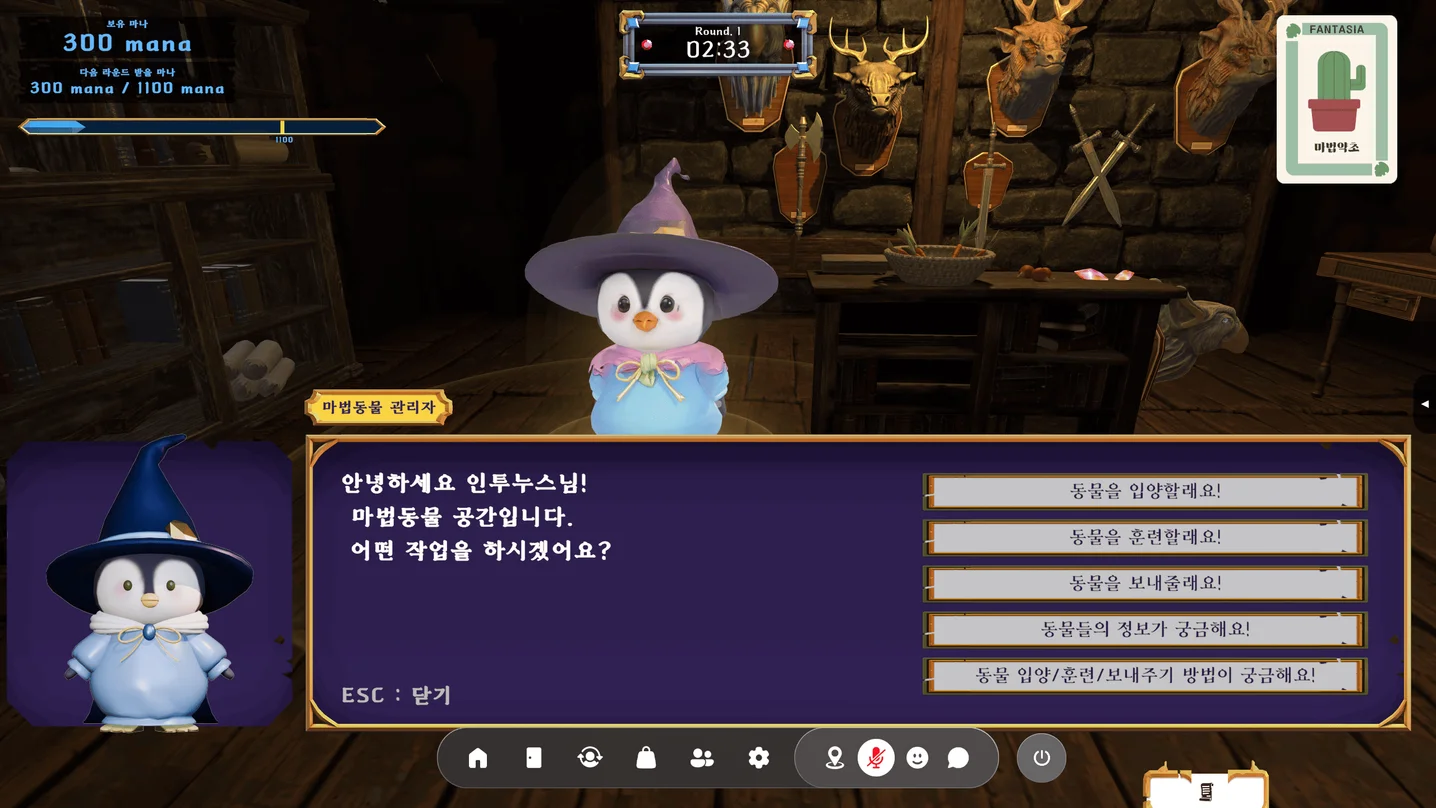Screen dimensions: 1436x808
Task: Open the shopping bag icon
Action: tap(646, 758)
